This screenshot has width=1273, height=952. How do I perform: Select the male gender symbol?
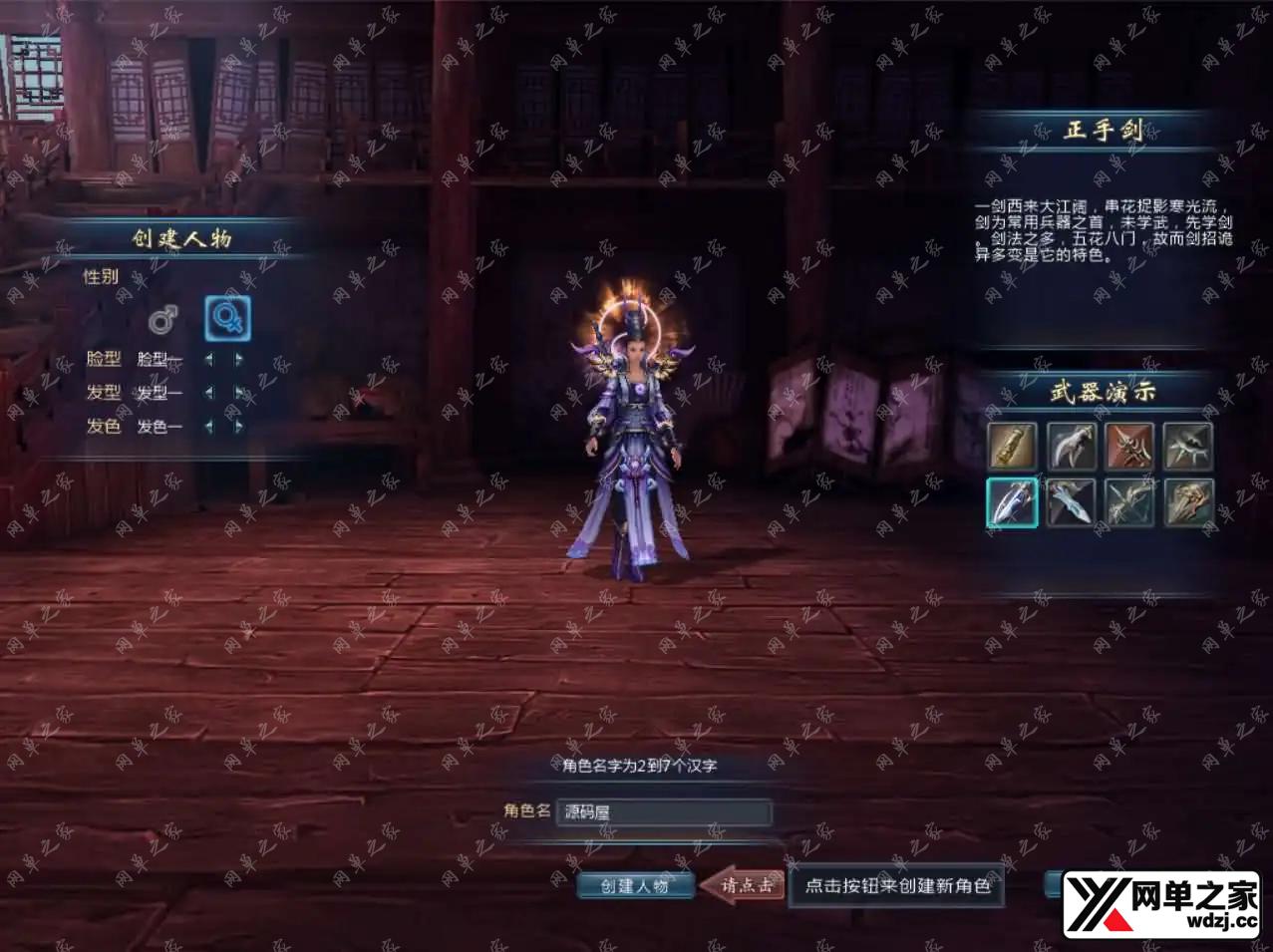coord(162,320)
